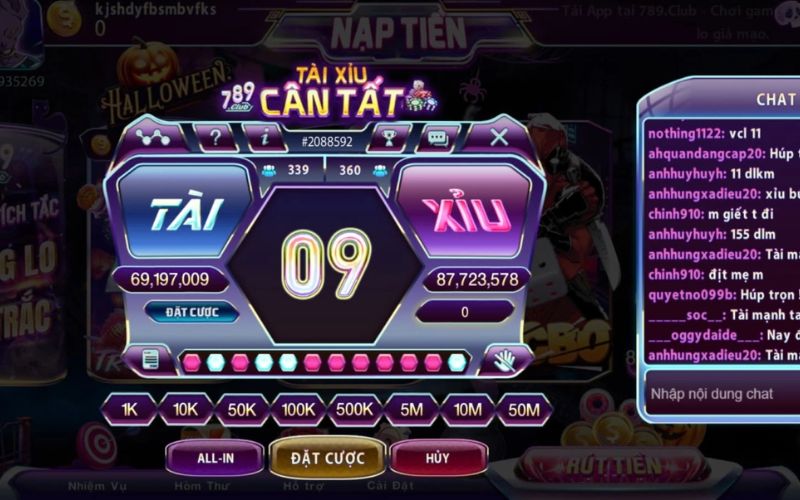Choose the 5M chip amount

pos(411,409)
